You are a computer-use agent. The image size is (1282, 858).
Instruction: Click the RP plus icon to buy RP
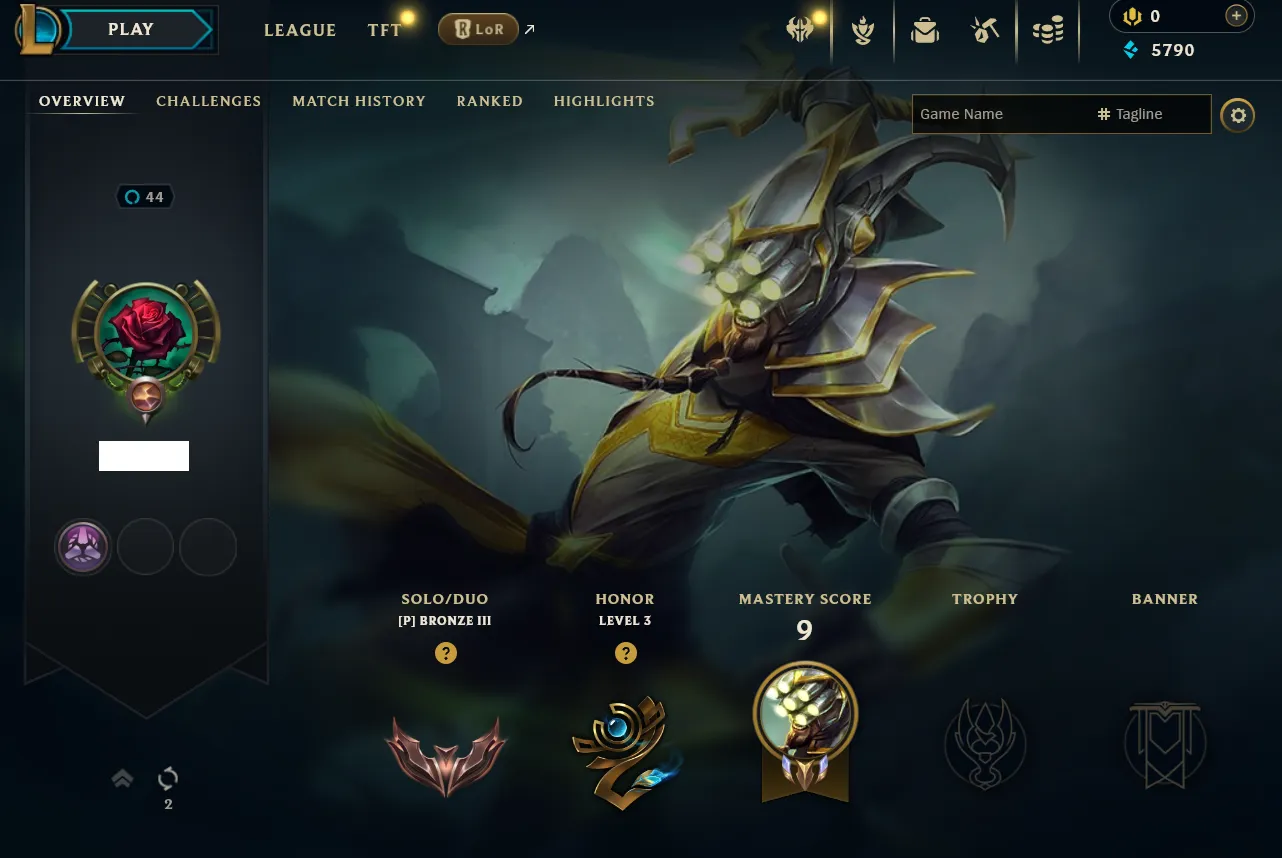coord(1235,16)
